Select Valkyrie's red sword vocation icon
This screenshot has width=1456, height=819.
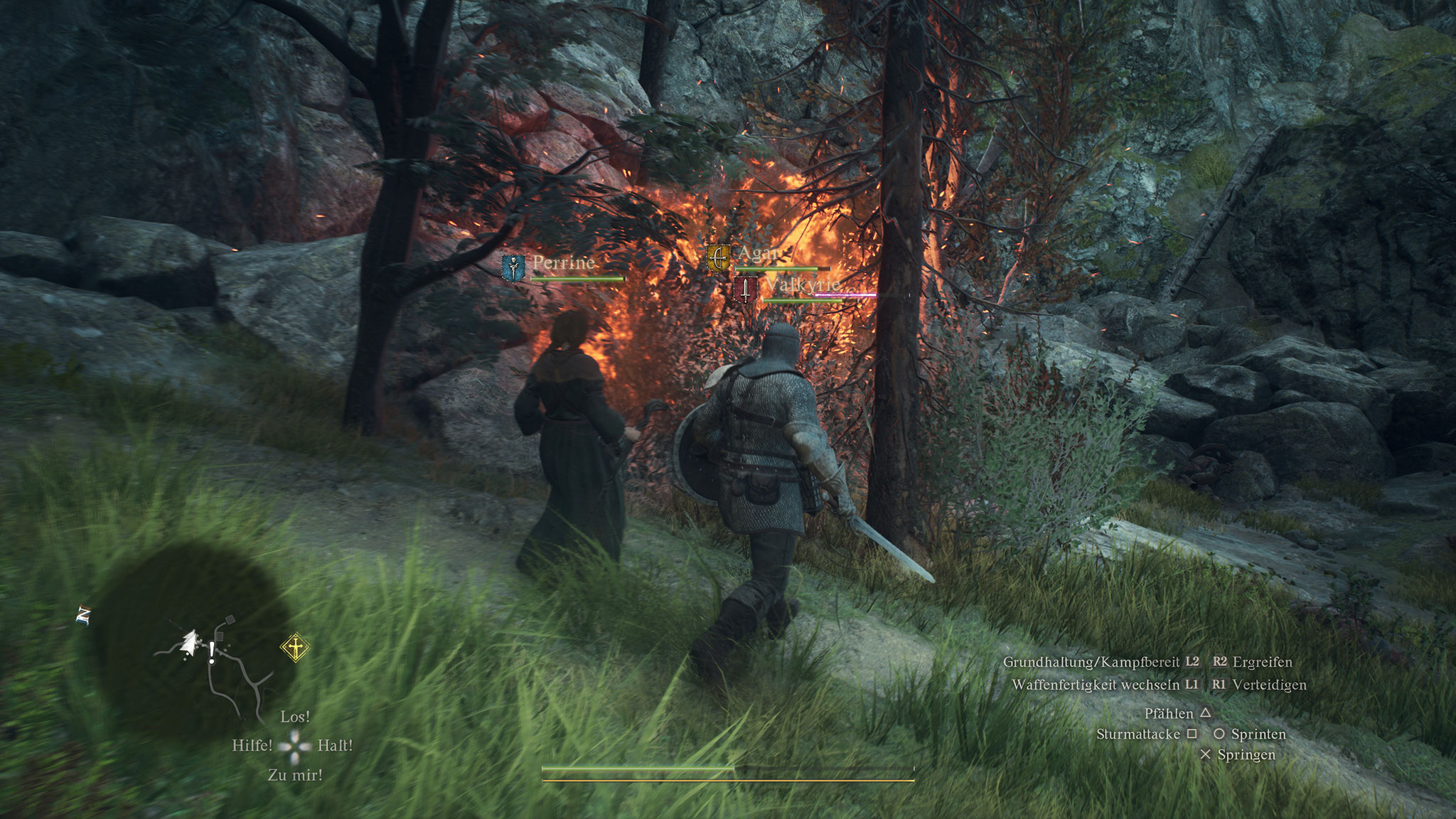(x=745, y=289)
